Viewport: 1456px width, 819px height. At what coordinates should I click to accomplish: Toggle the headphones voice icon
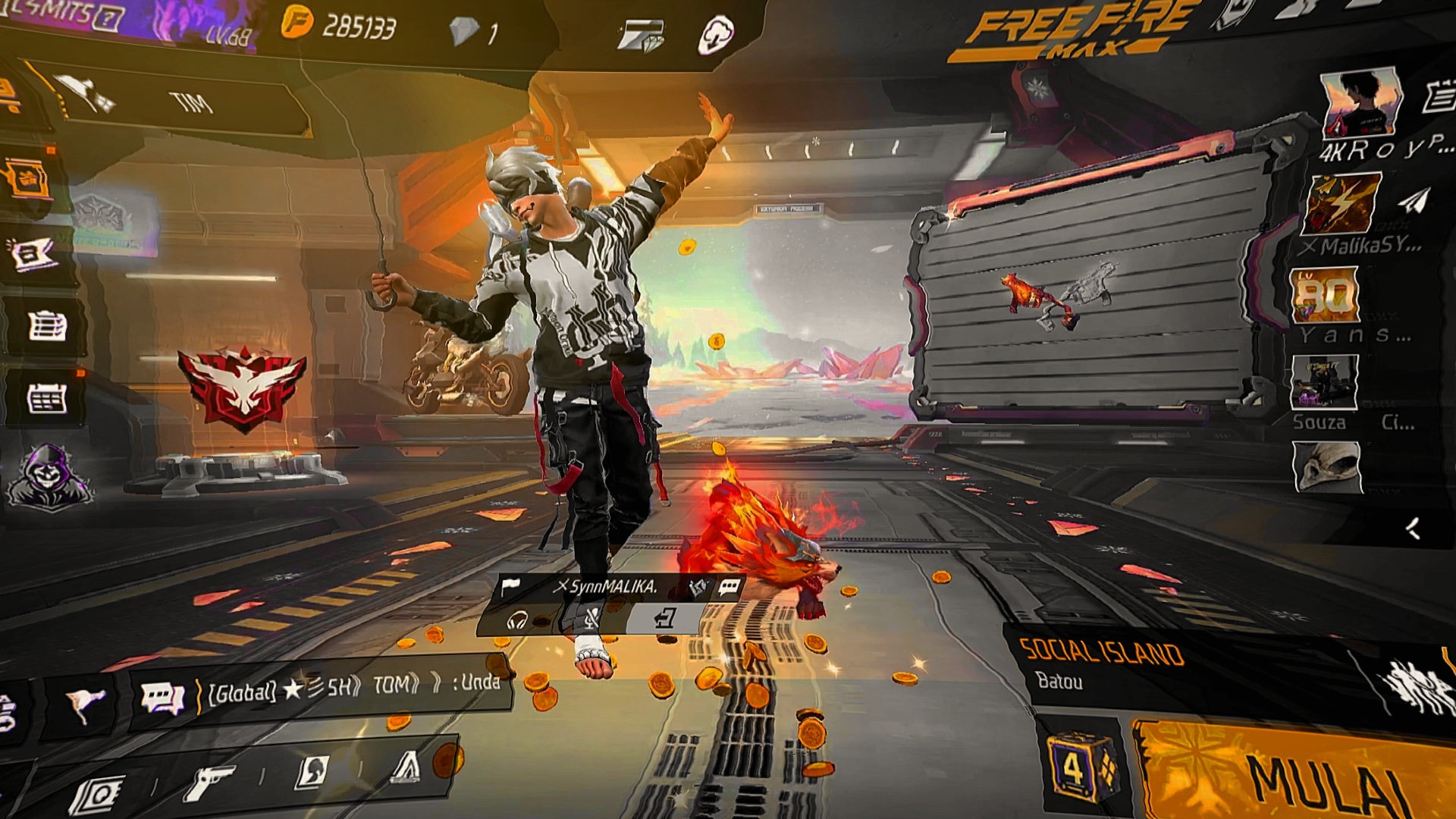(x=517, y=622)
